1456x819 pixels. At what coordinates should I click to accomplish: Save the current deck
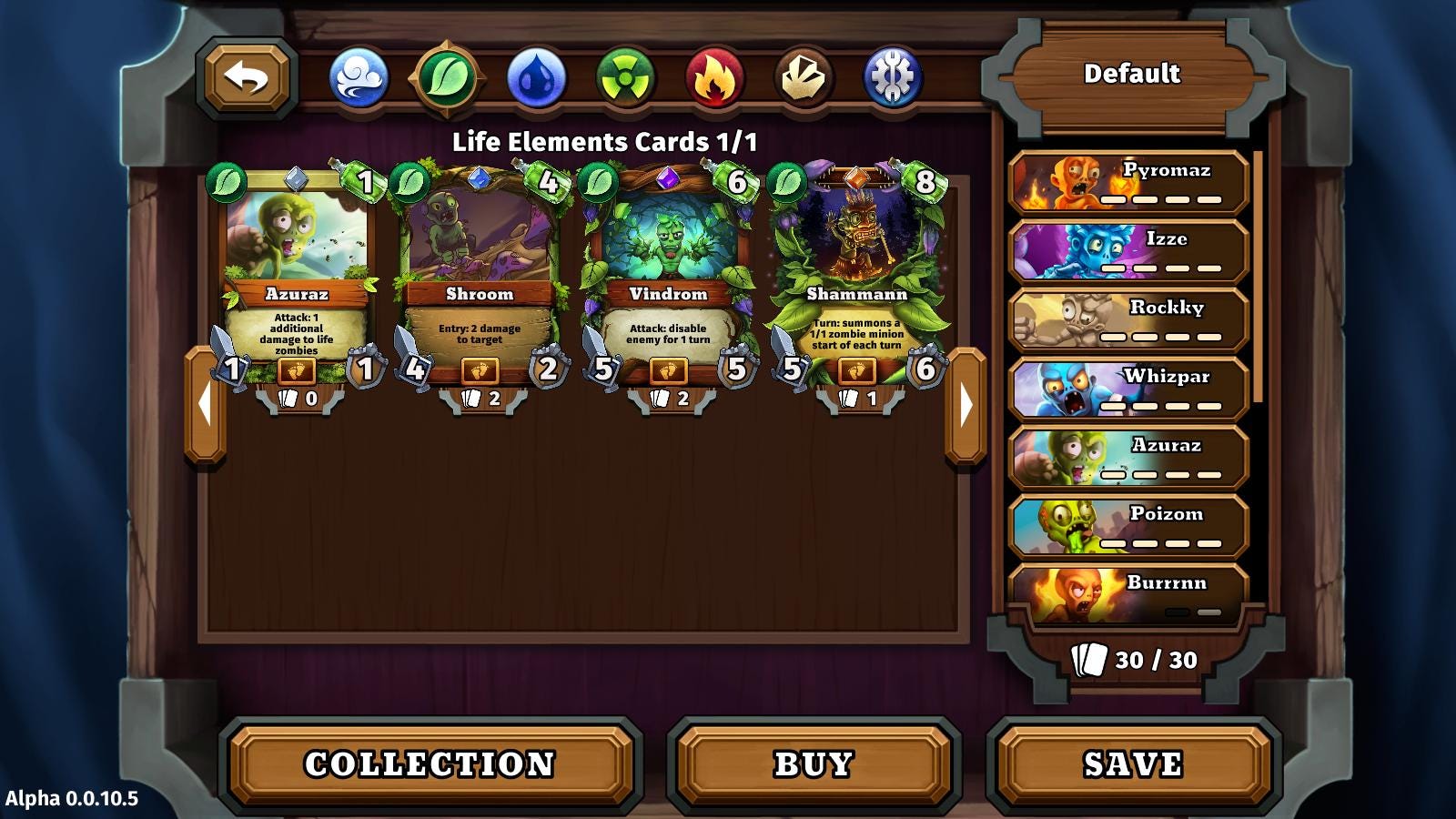1133,764
